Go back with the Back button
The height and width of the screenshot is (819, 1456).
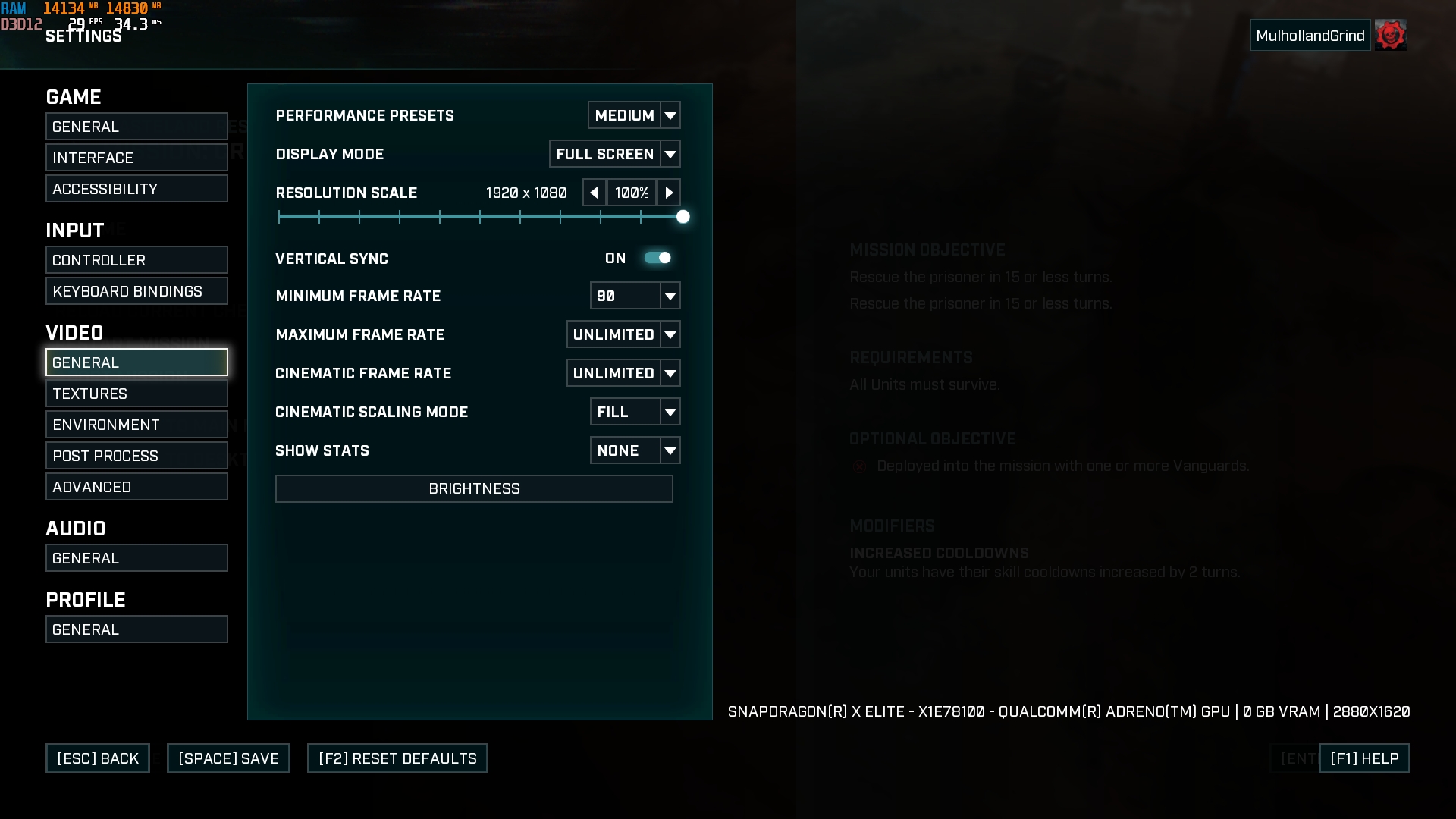(98, 758)
